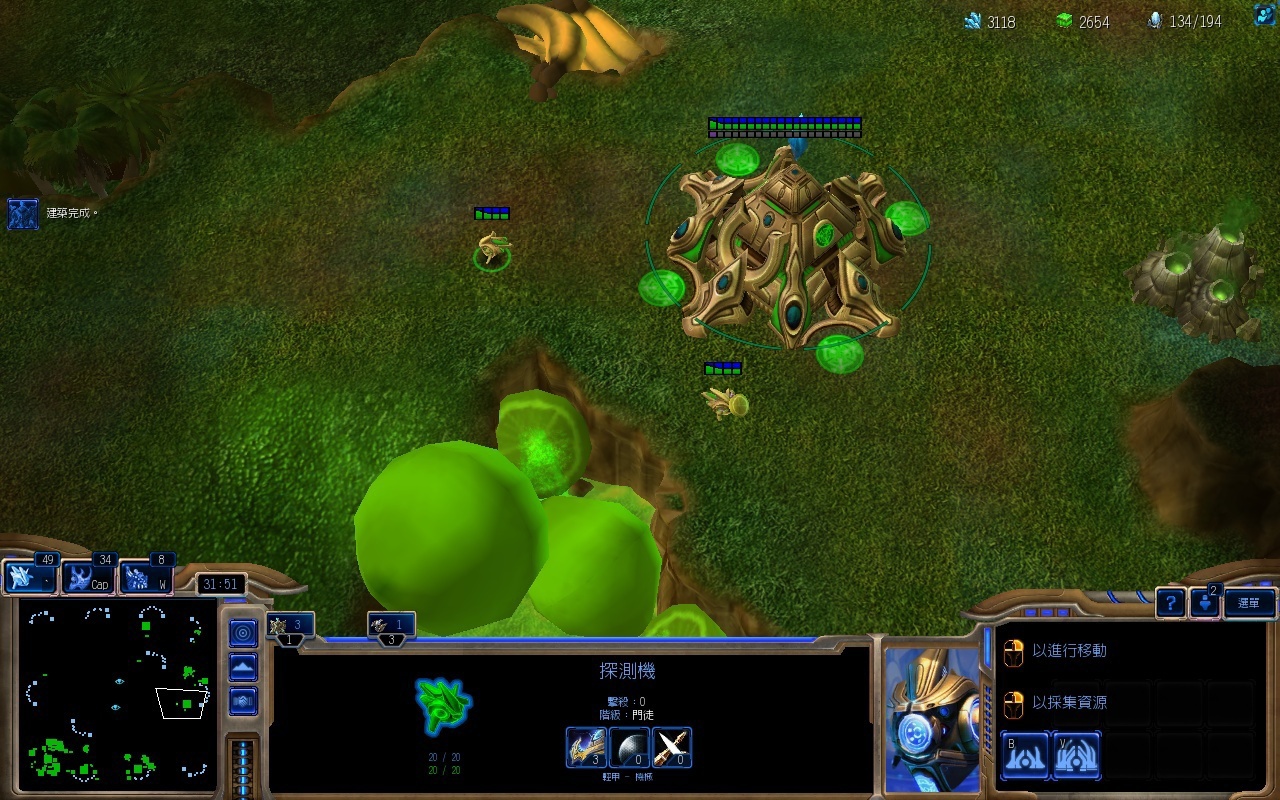Select the army button labeled Cap
This screenshot has height=800, width=1280.
tap(88, 578)
